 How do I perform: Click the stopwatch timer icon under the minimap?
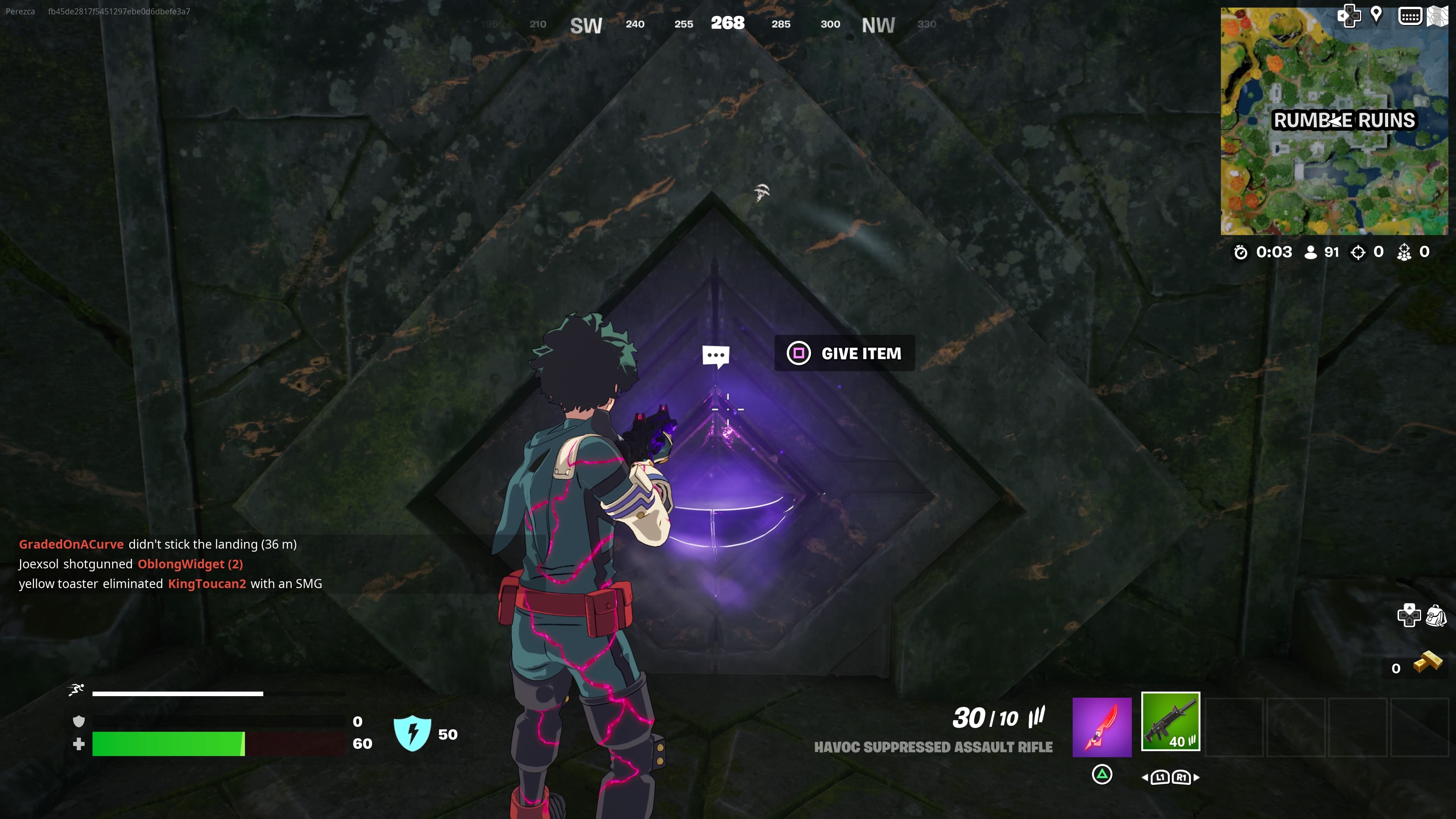point(1241,253)
